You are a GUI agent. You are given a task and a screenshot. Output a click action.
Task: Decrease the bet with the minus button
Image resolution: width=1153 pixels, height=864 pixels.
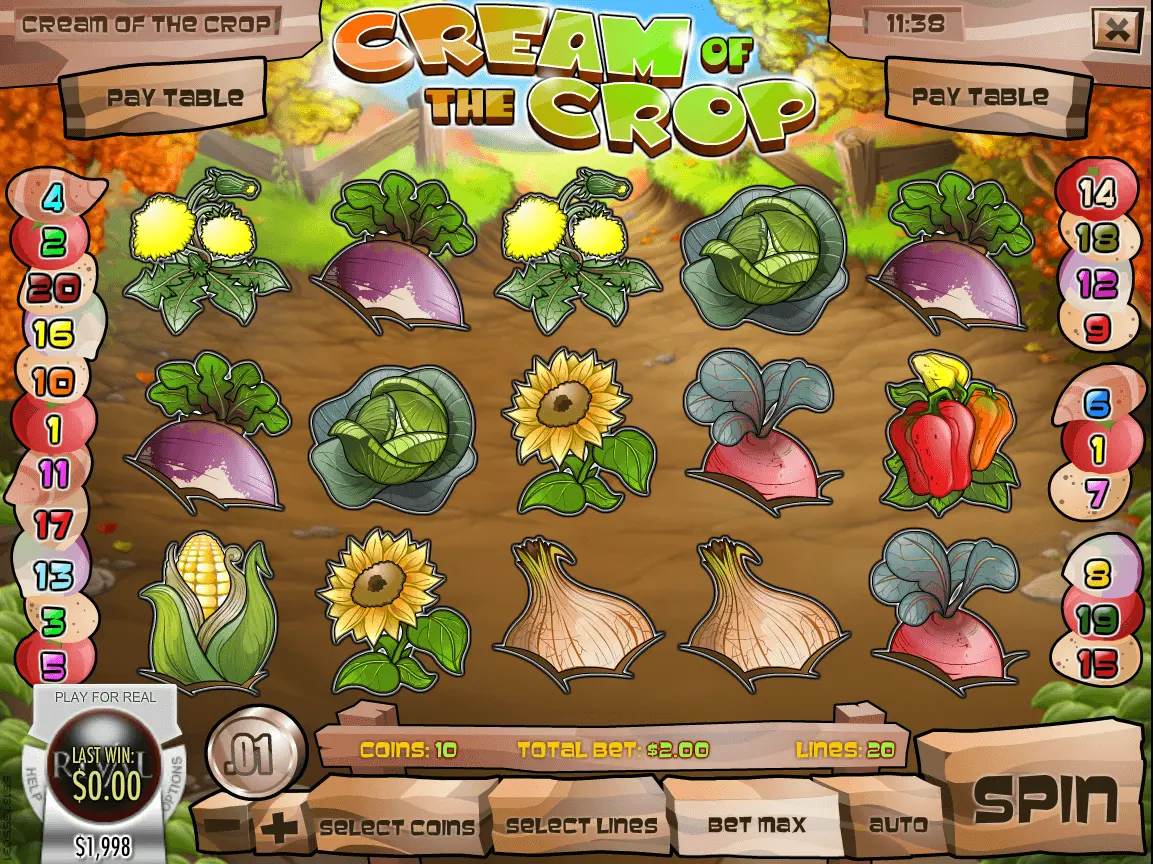coord(227,828)
